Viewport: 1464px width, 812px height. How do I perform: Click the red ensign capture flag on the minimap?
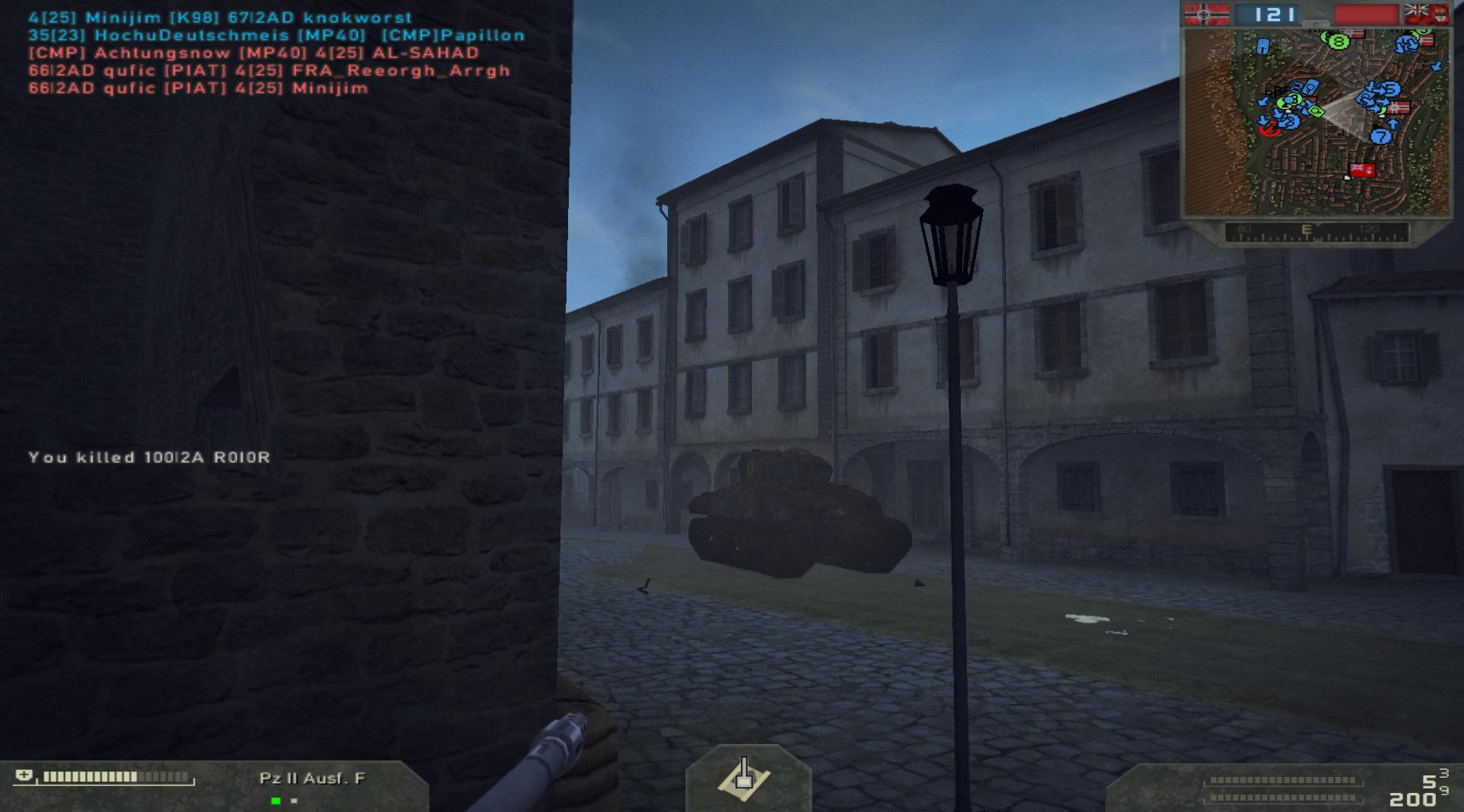pos(1363,171)
